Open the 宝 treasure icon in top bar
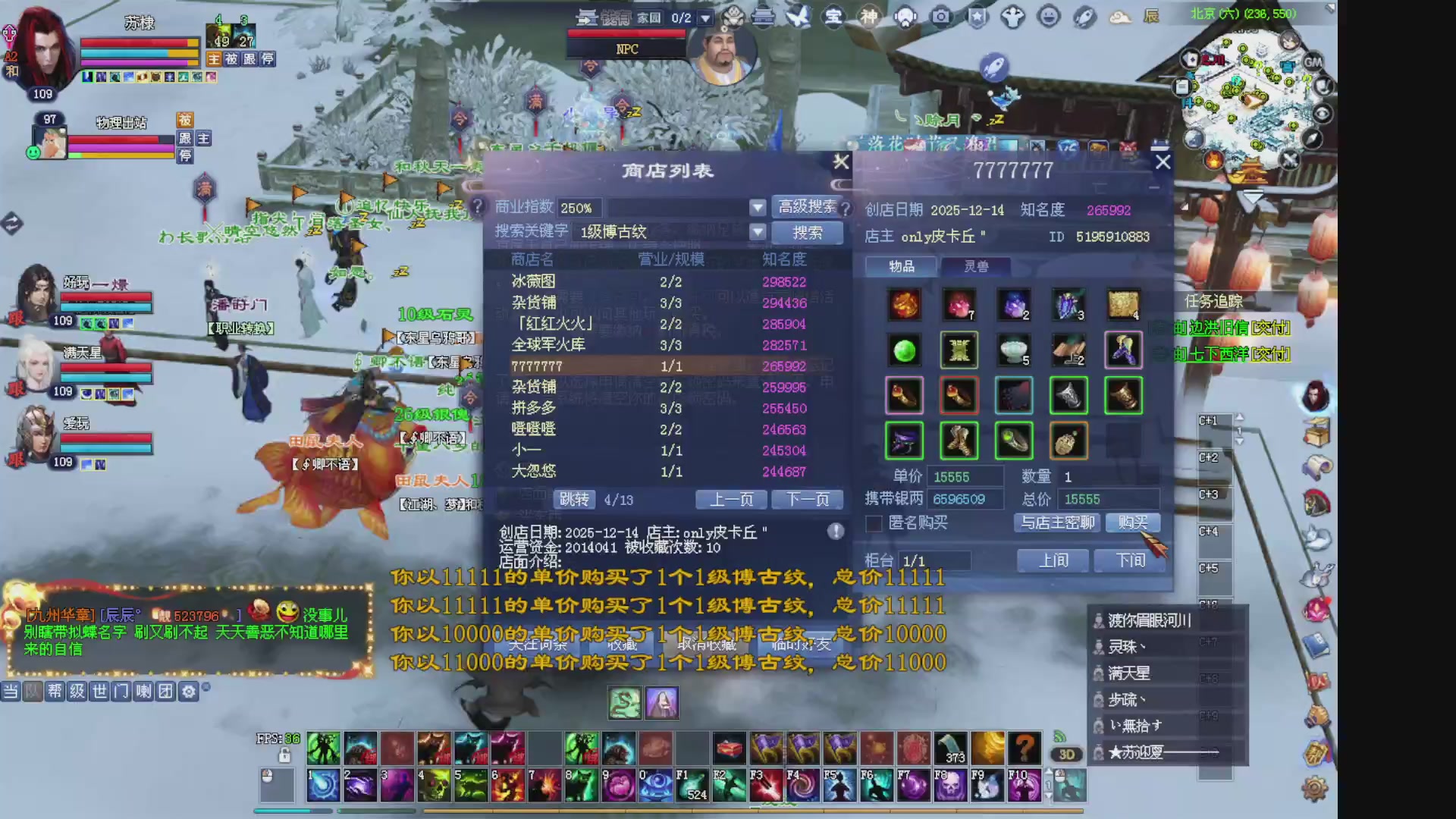The image size is (1456, 819). pyautogui.click(x=833, y=17)
